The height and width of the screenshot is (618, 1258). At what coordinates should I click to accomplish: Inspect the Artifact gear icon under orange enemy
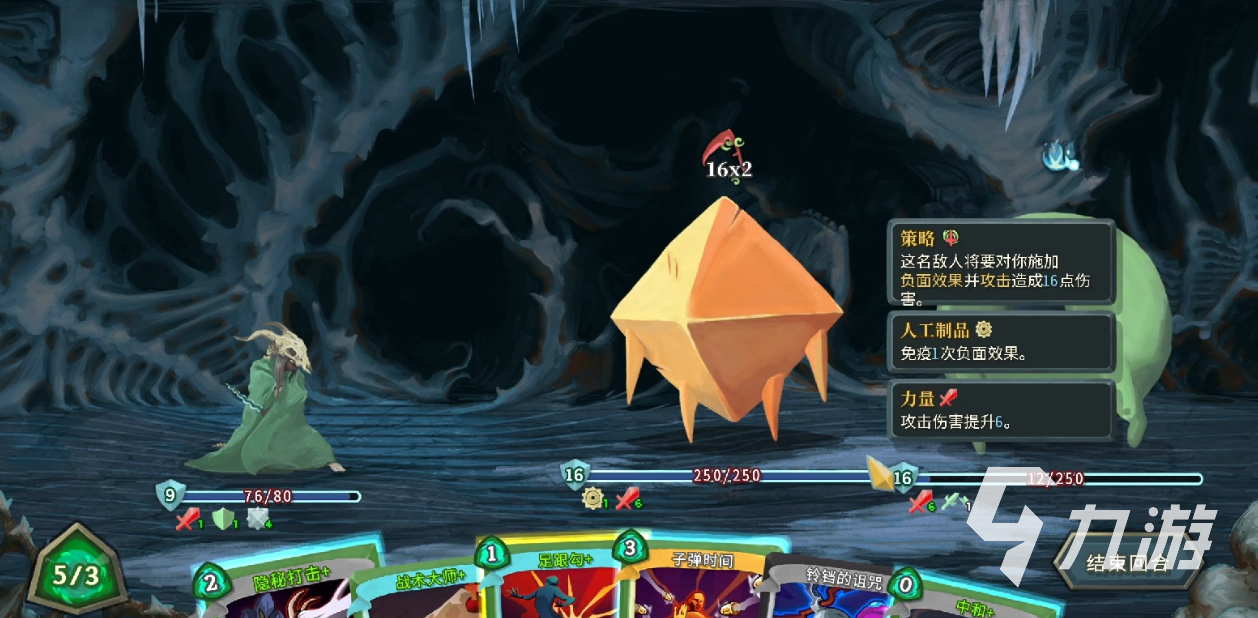(x=593, y=498)
